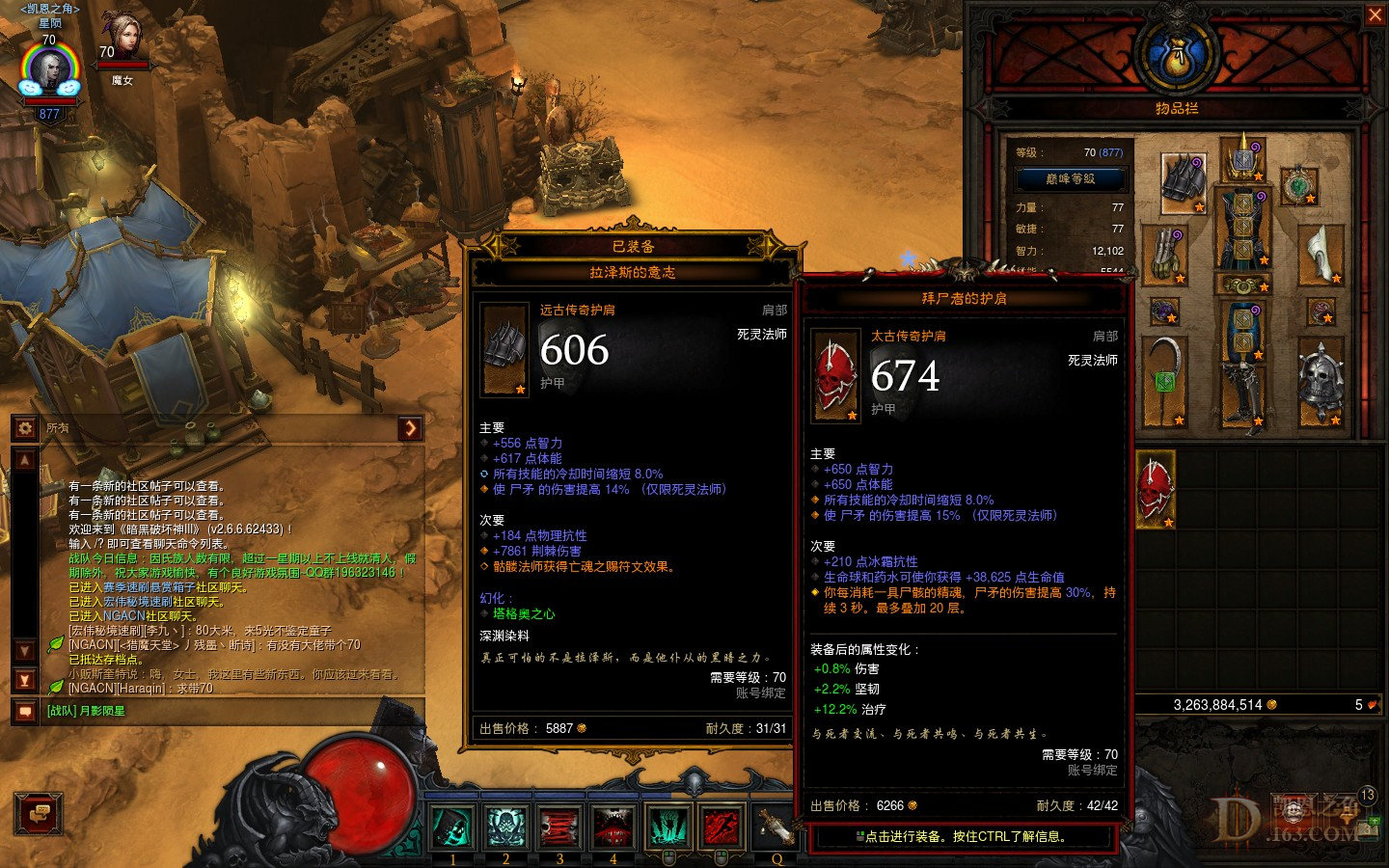Click the chat scroll-up arrow
This screenshot has width=1389, height=868.
click(x=24, y=460)
